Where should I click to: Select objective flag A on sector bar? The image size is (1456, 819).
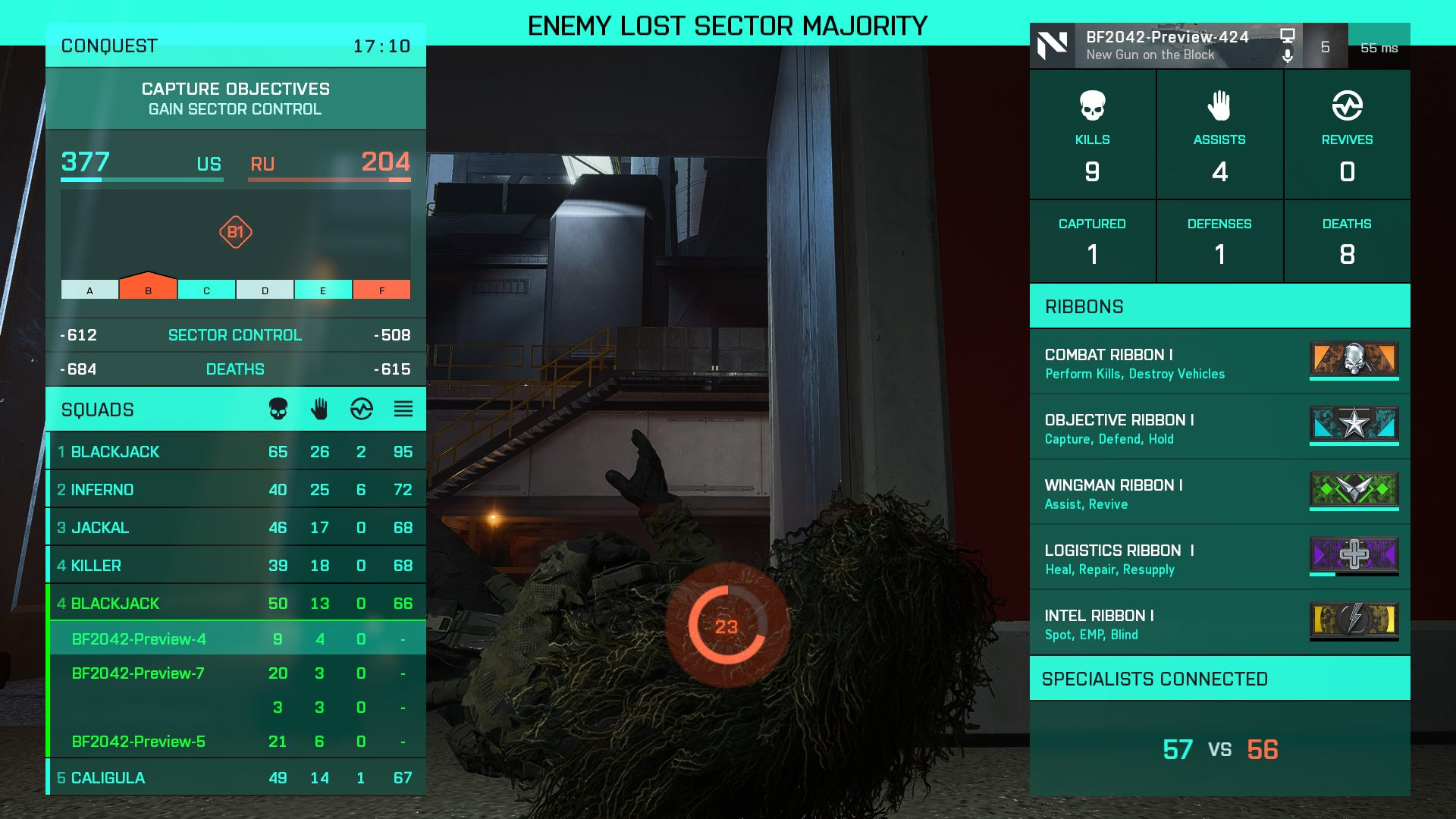pyautogui.click(x=89, y=290)
